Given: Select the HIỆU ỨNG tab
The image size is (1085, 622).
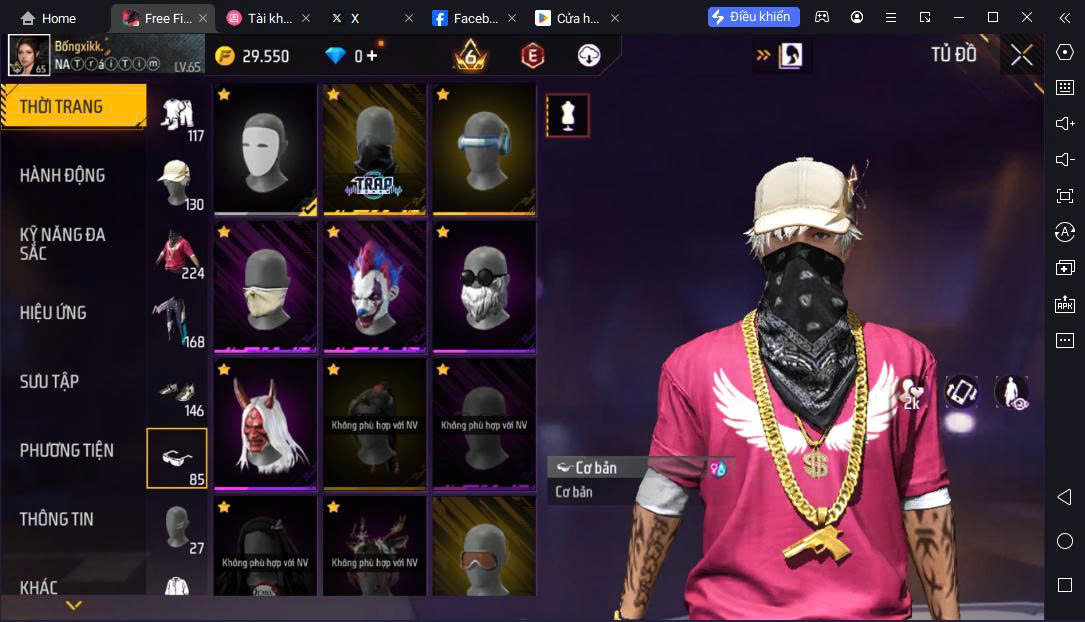Looking at the screenshot, I should [x=53, y=312].
